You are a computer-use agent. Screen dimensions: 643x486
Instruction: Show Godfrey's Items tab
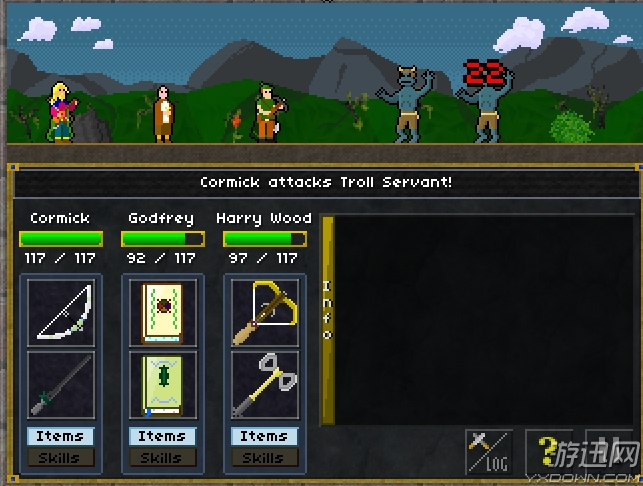coord(162,436)
